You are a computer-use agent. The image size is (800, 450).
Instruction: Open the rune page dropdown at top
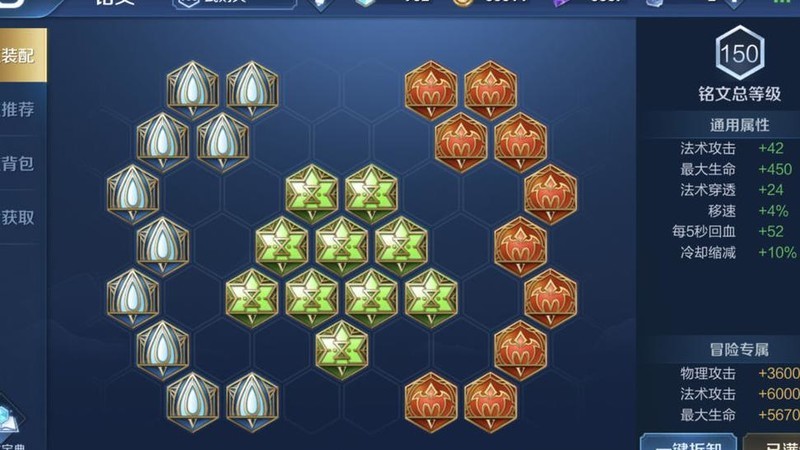point(235,5)
